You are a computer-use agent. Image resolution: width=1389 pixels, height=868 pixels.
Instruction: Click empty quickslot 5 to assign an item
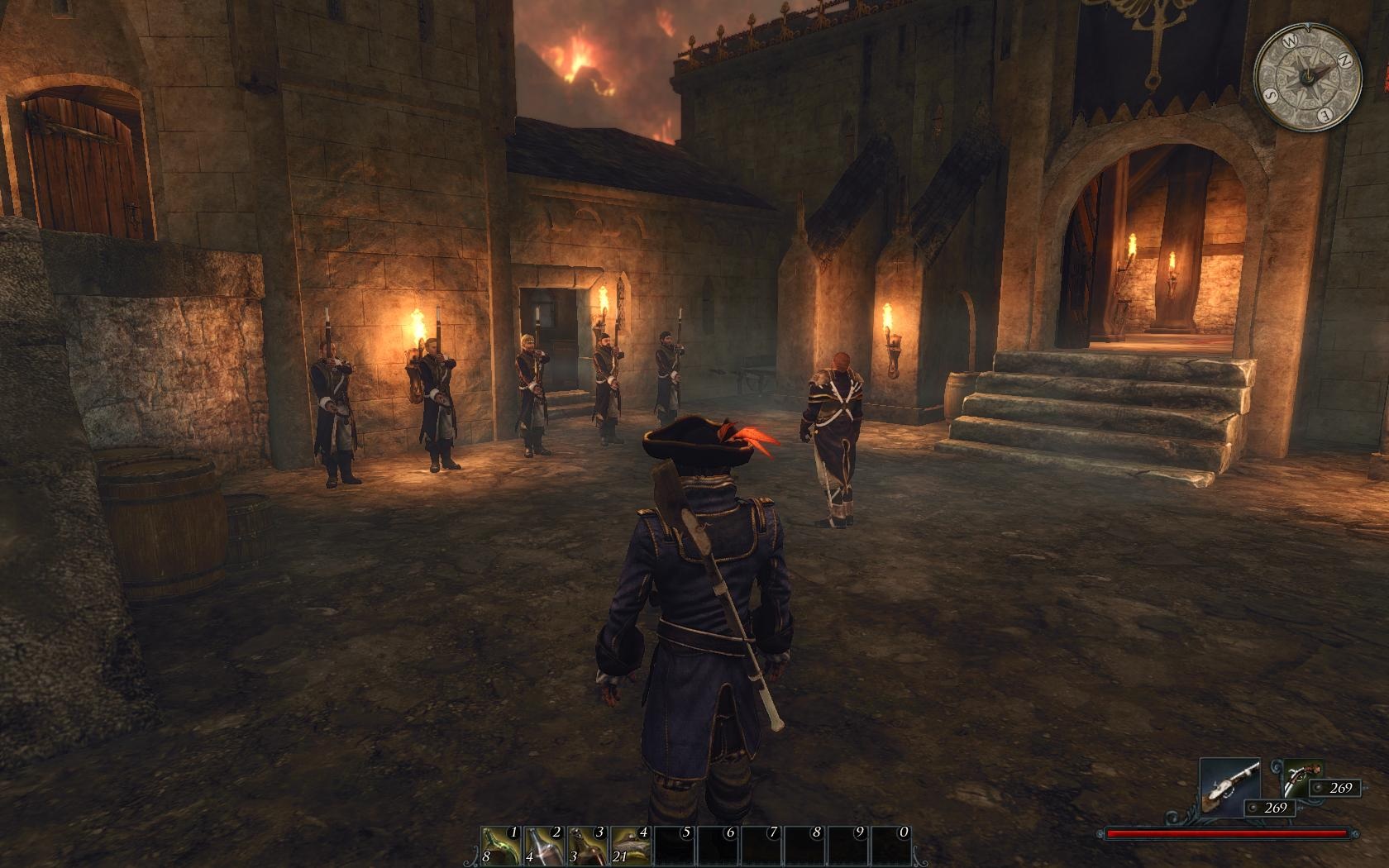point(672,846)
